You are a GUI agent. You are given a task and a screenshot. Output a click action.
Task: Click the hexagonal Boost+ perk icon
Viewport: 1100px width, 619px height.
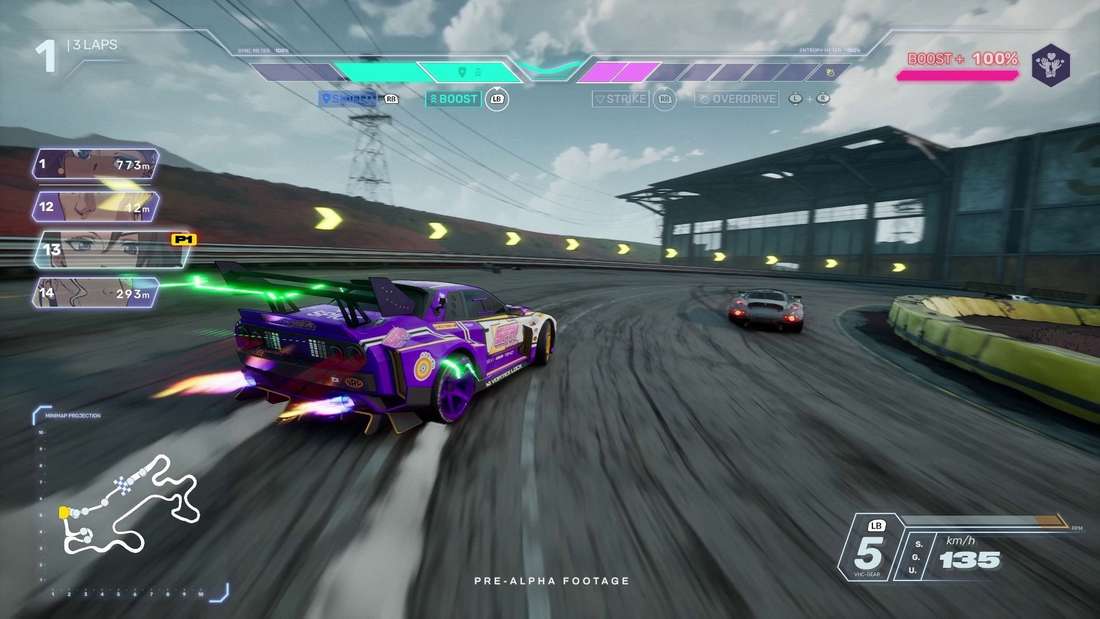1051,64
